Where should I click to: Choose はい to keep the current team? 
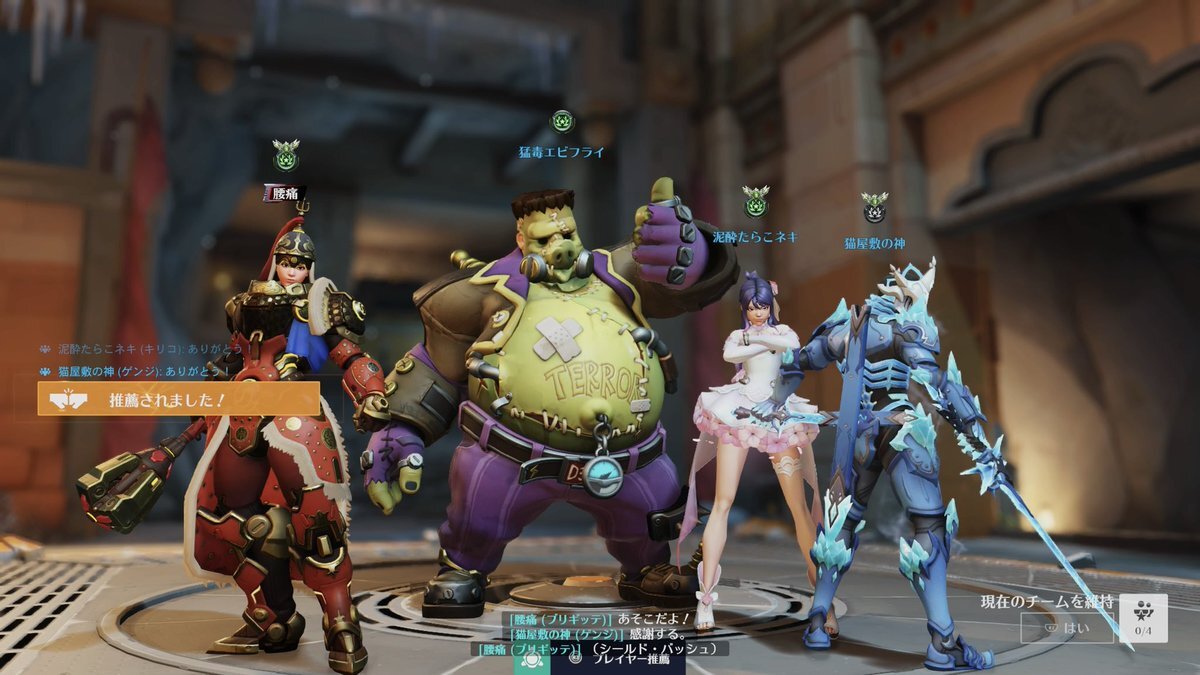click(1067, 628)
